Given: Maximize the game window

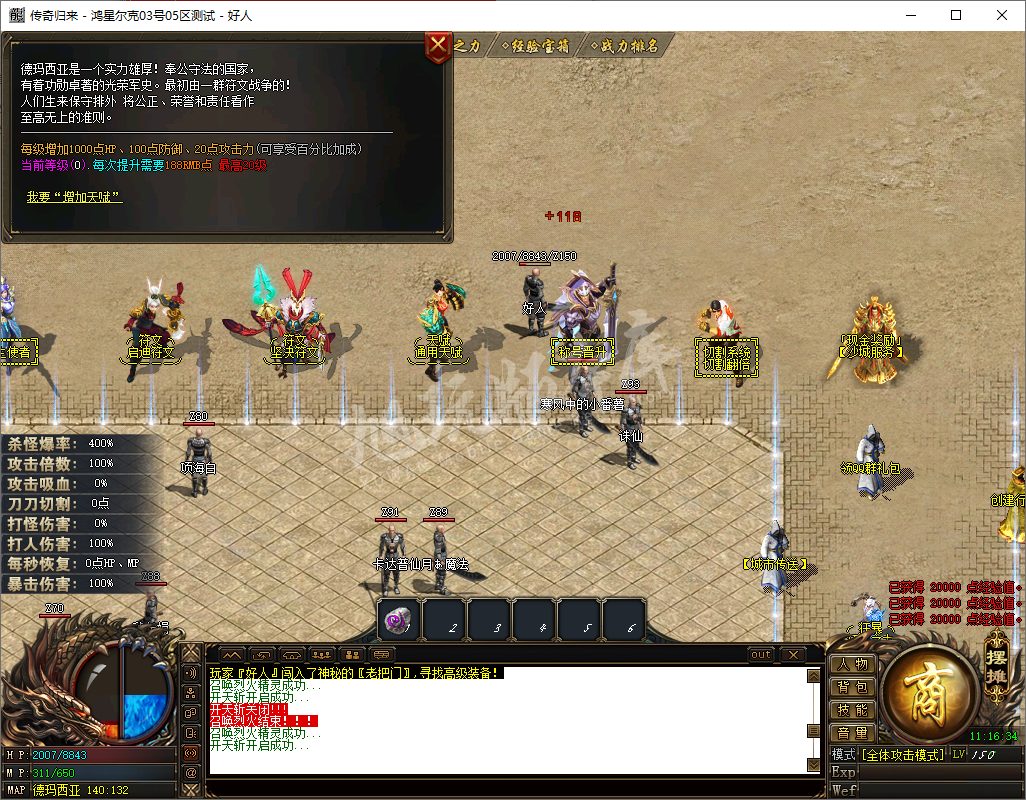Looking at the screenshot, I should click(x=956, y=15).
